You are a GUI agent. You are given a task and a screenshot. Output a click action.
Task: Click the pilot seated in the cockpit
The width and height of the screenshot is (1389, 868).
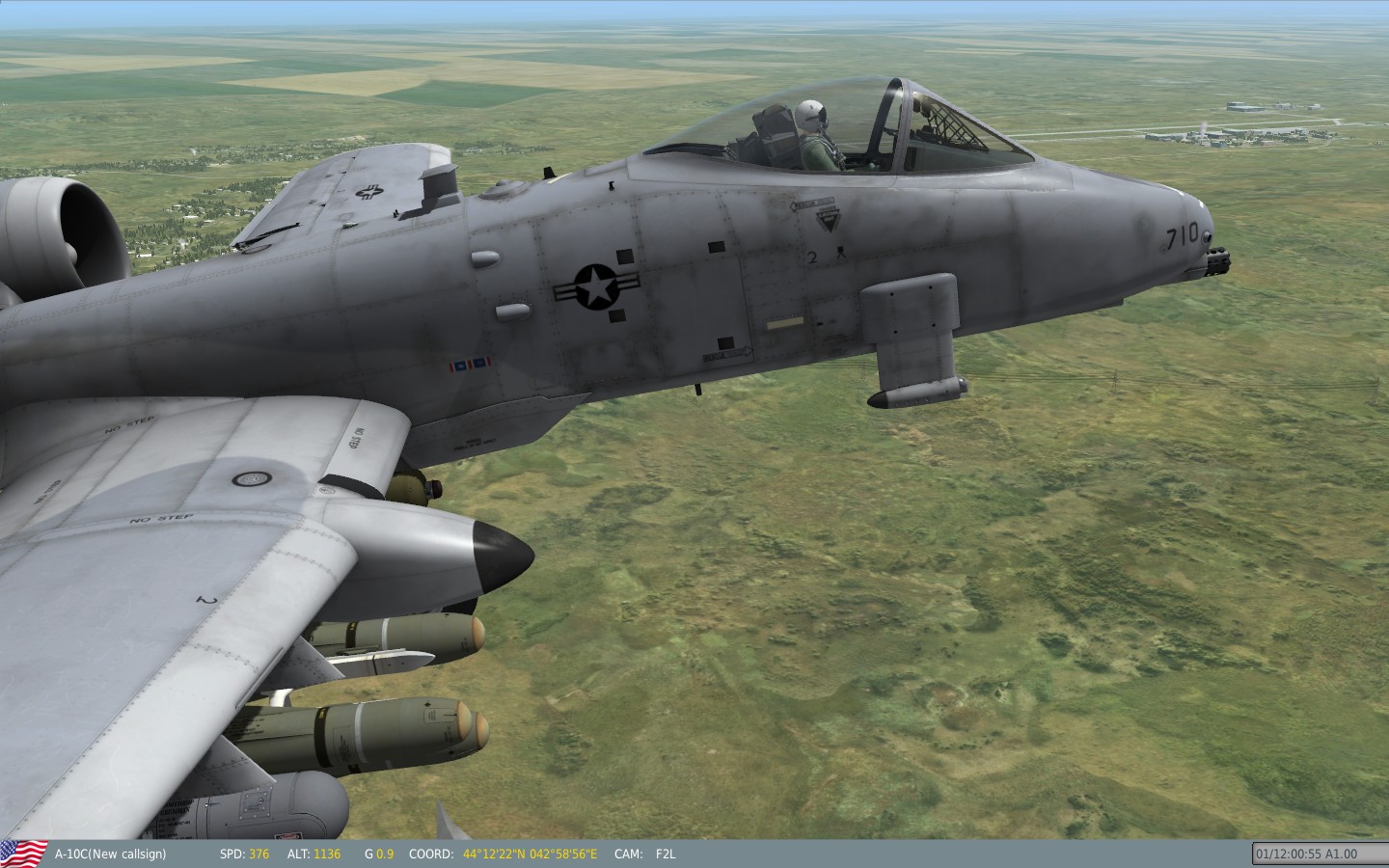tap(810, 130)
